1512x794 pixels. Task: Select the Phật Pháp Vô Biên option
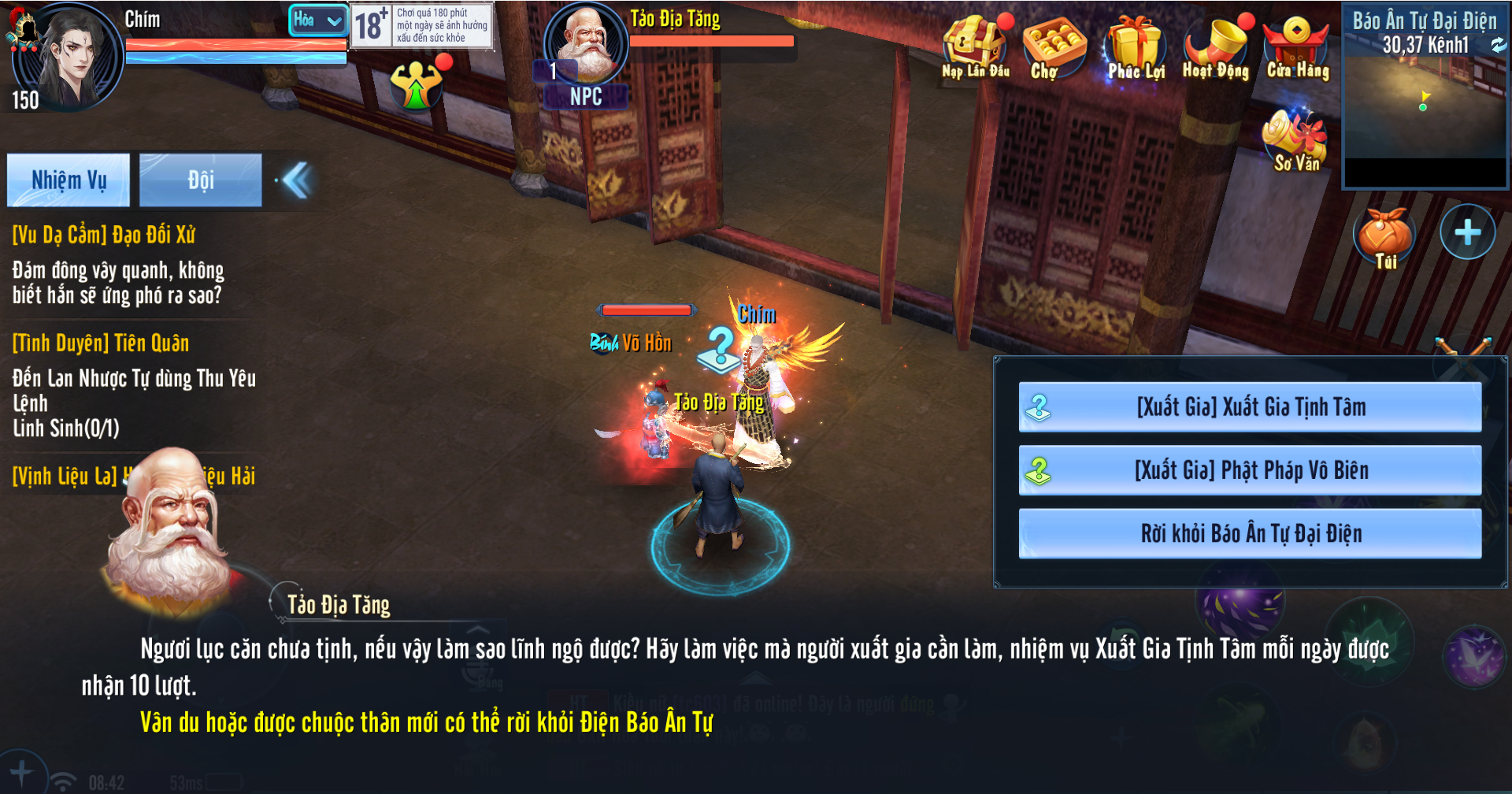(x=1250, y=470)
